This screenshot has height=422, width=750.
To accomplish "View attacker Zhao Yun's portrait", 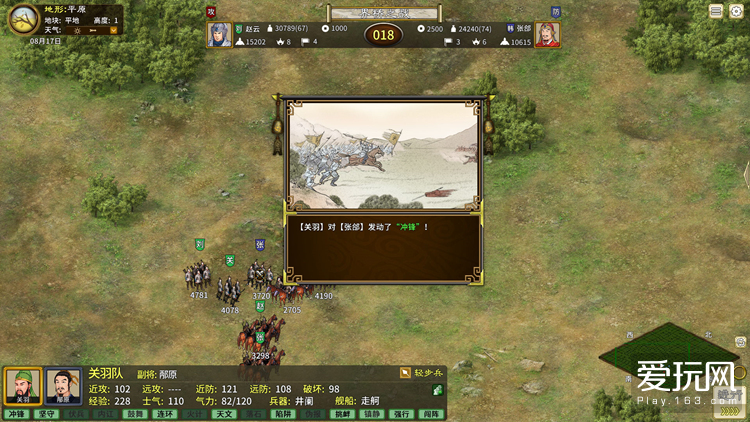I will pos(219,35).
